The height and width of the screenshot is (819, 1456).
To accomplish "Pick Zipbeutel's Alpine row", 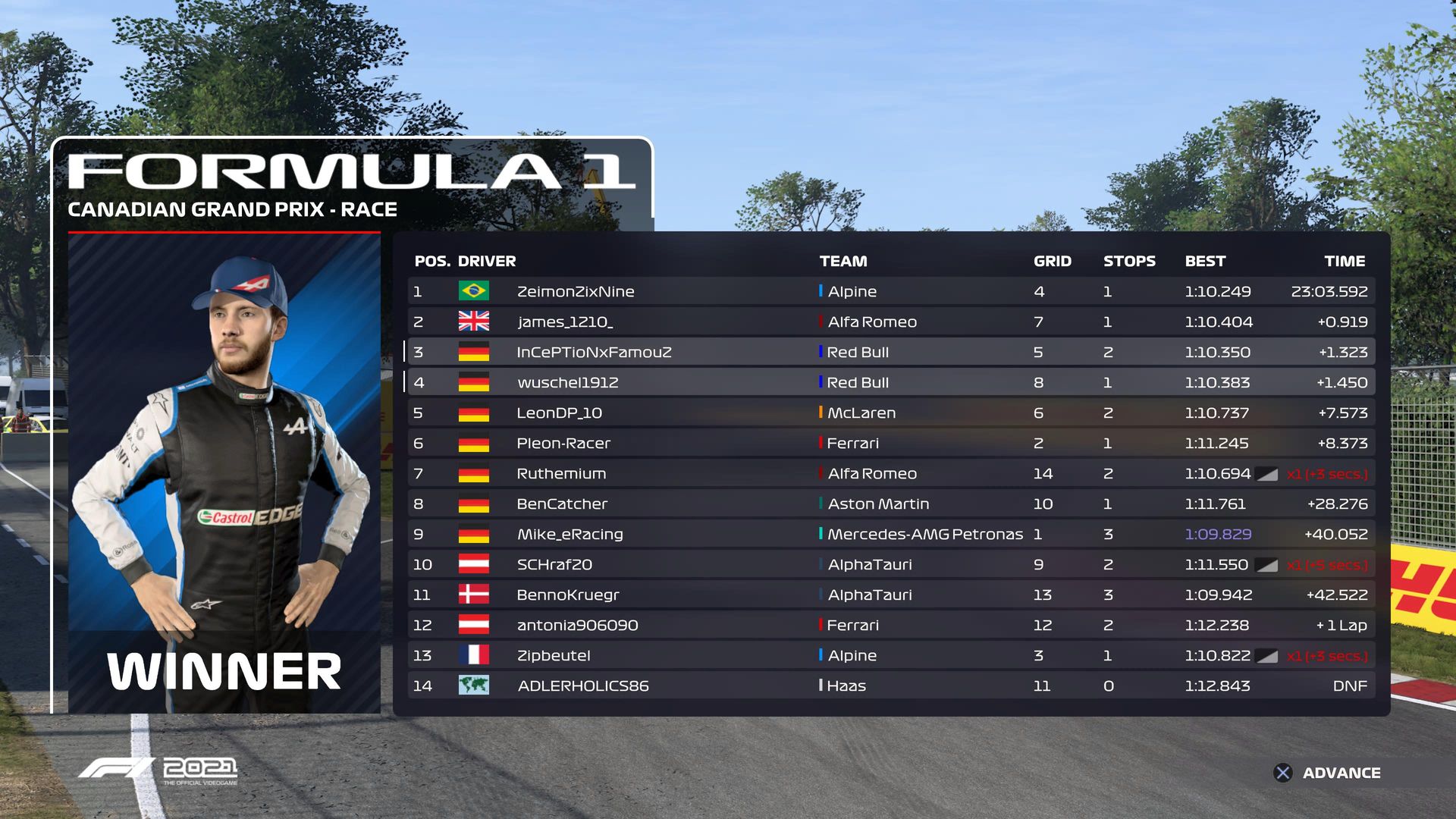I will click(890, 655).
